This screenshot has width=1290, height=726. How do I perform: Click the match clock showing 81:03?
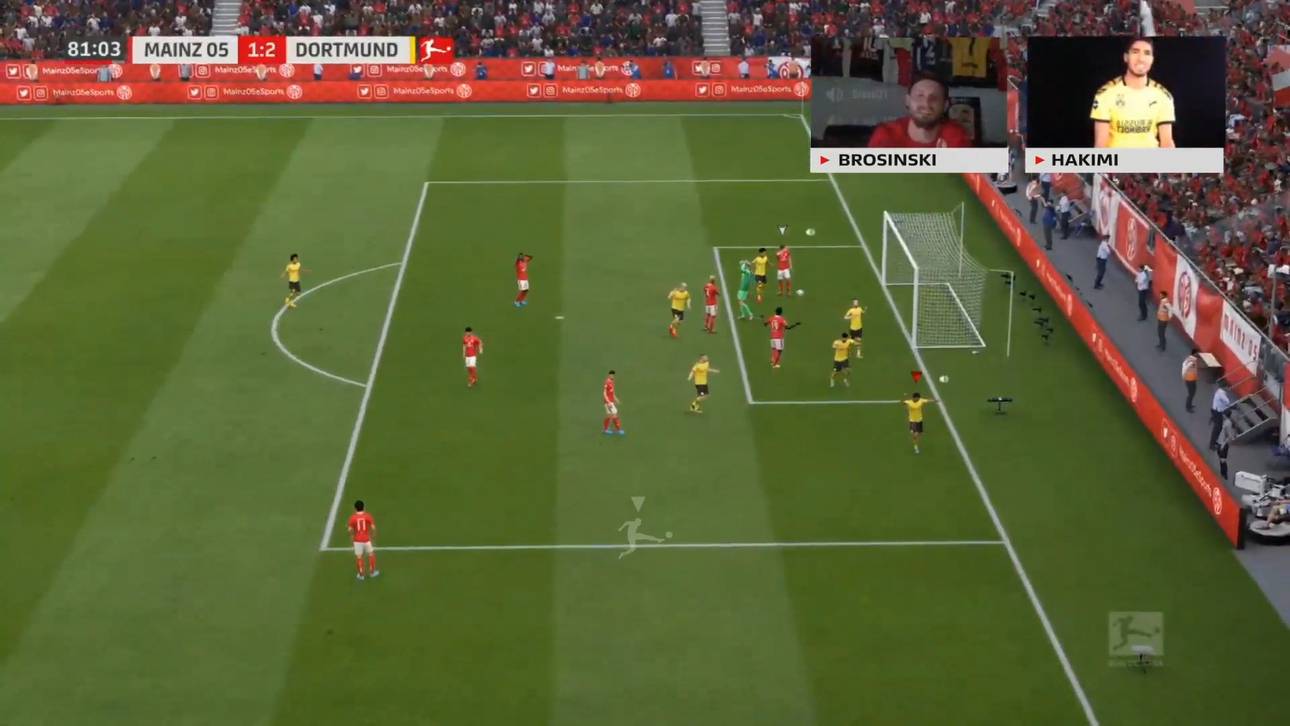click(x=95, y=48)
